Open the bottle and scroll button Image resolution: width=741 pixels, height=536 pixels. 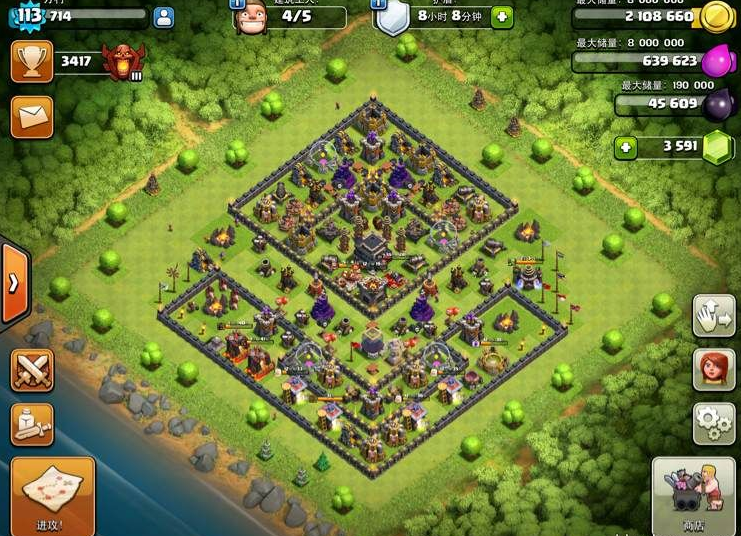31,424
